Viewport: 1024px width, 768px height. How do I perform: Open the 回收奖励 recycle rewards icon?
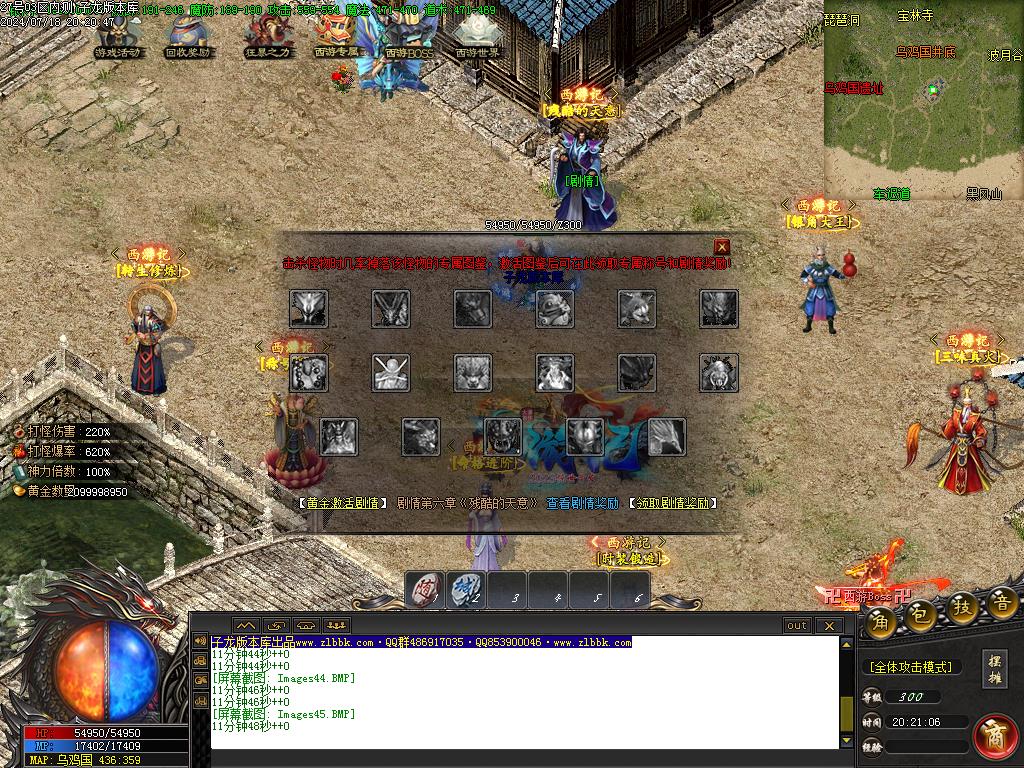188,36
